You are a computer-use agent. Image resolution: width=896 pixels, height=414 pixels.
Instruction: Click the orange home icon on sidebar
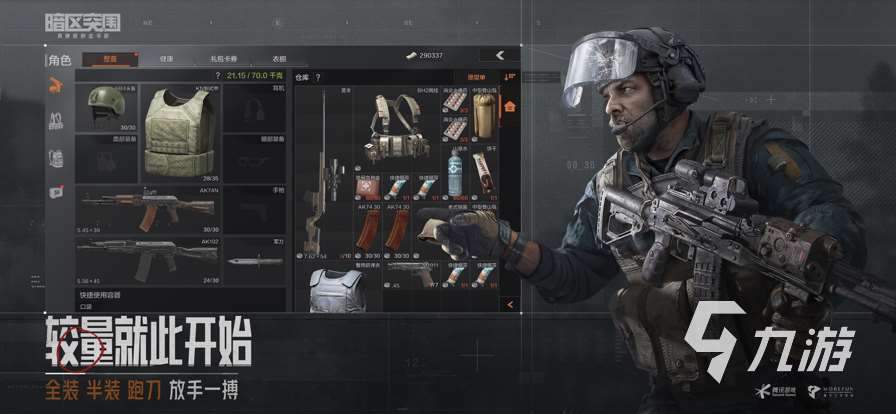click(509, 104)
